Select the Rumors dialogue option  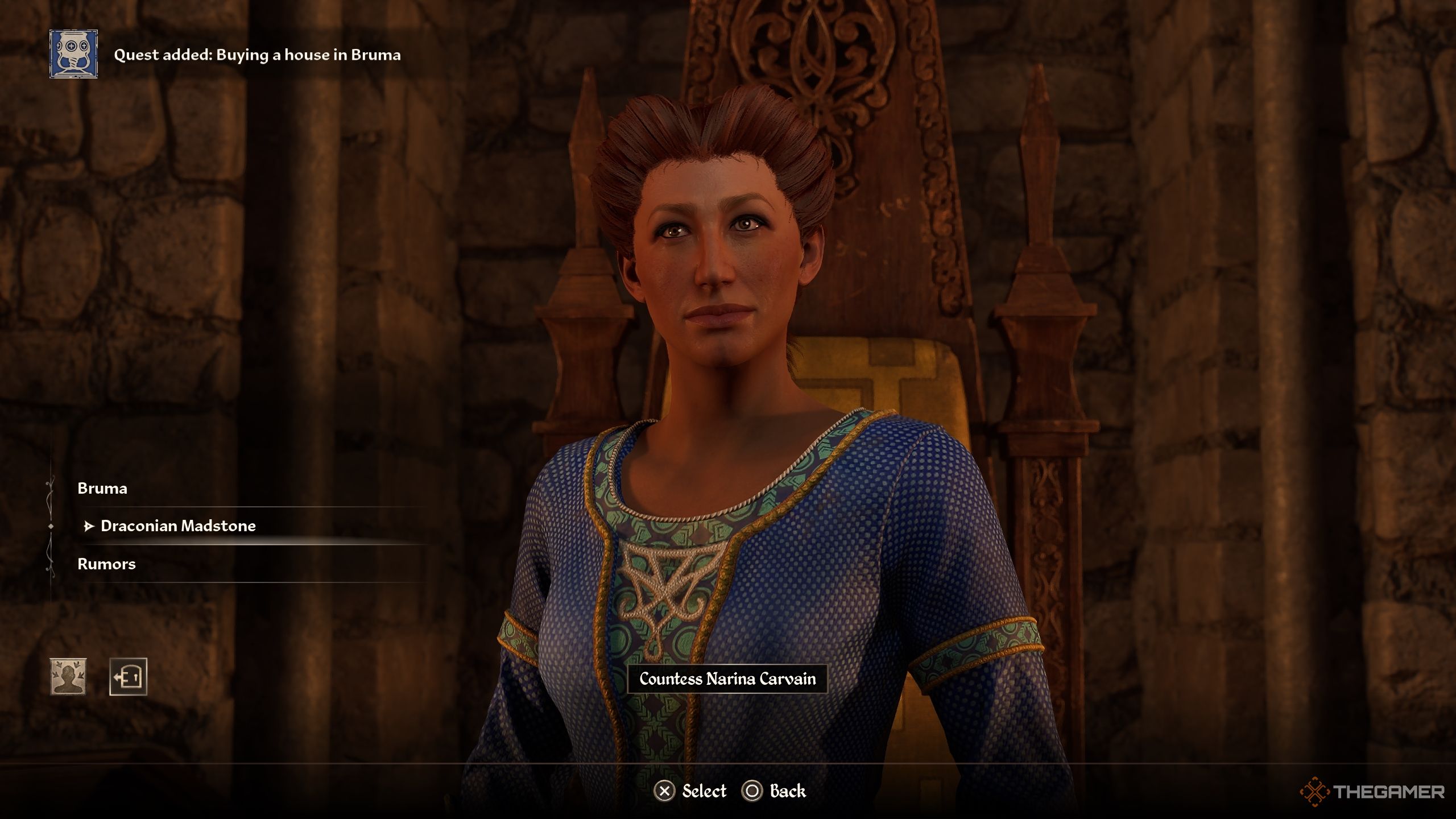pos(107,564)
